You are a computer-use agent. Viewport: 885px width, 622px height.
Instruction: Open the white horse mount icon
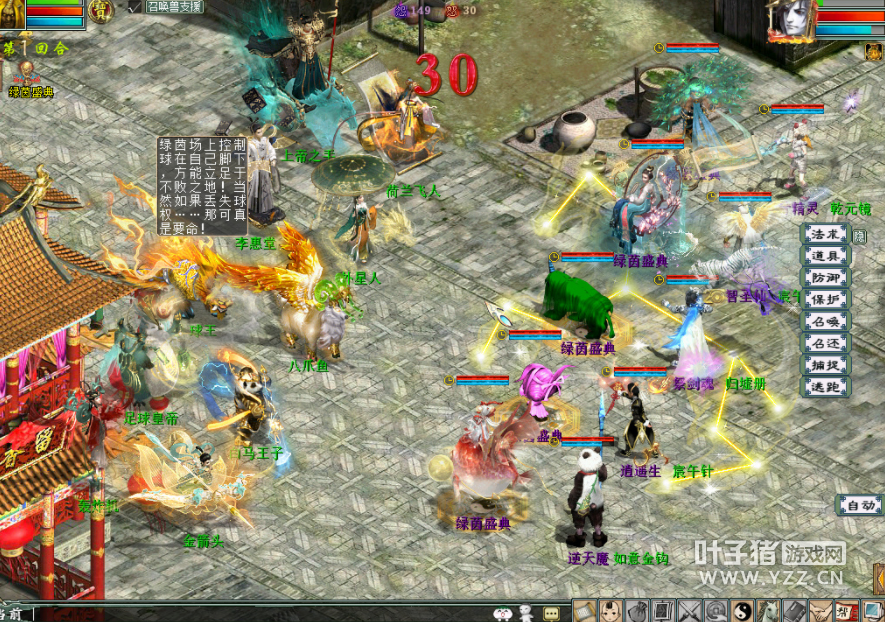[x=768, y=610]
